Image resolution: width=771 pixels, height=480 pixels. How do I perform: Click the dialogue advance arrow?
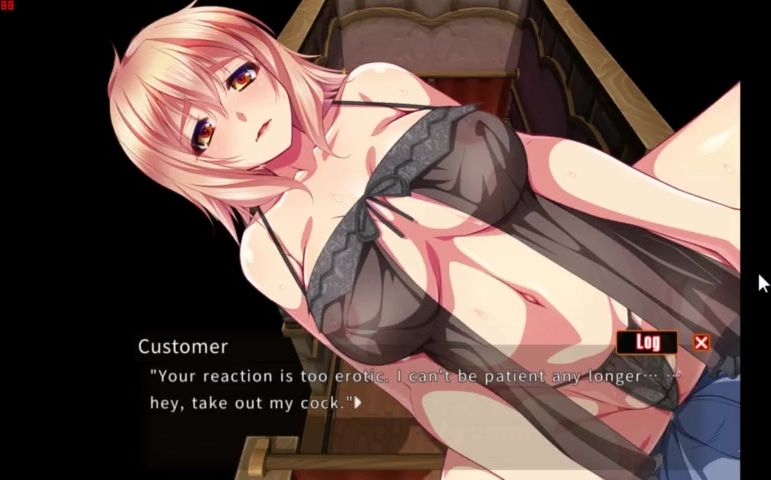[359, 404]
